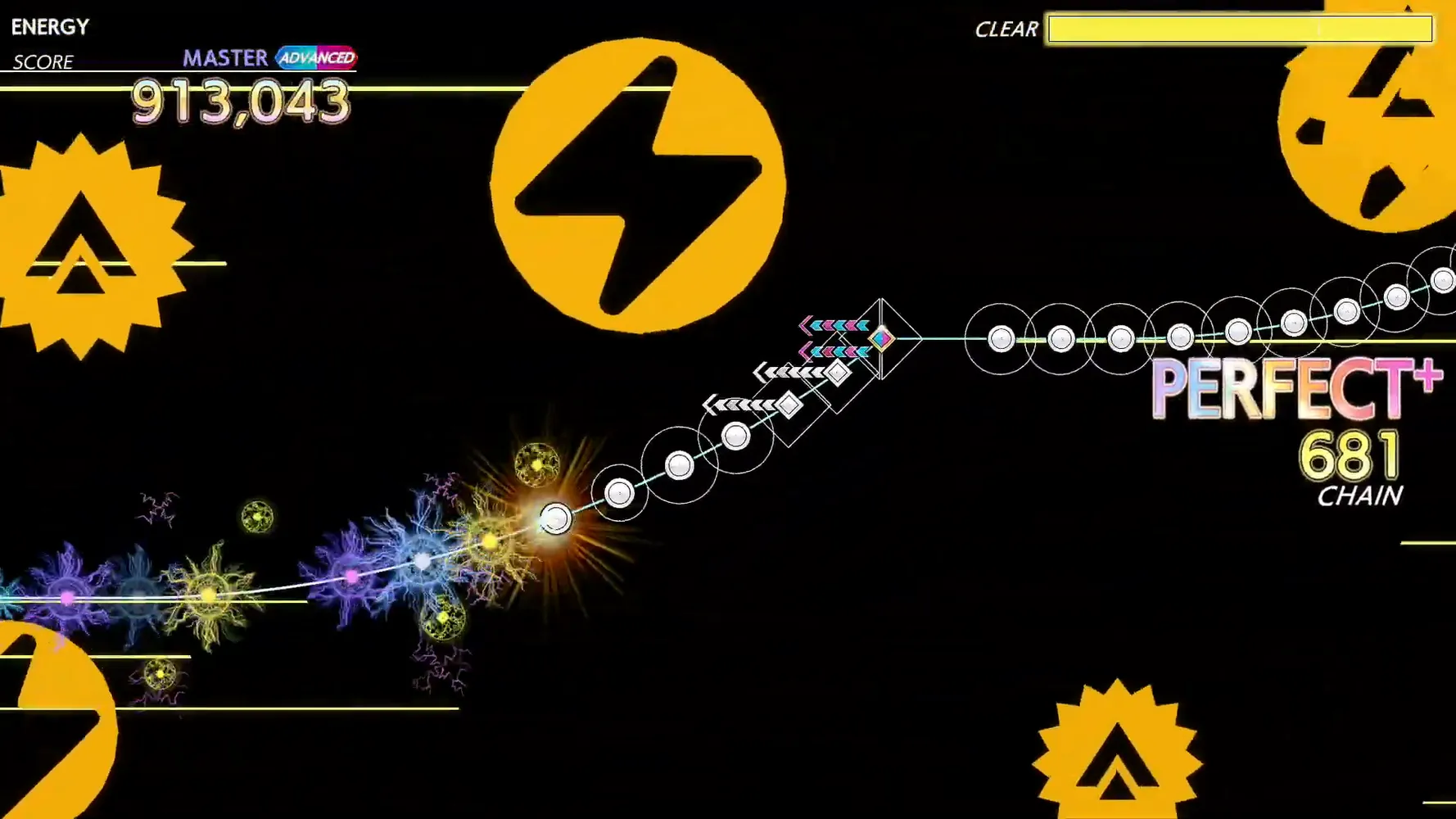
Task: Click the SCORE label
Action: (43, 61)
